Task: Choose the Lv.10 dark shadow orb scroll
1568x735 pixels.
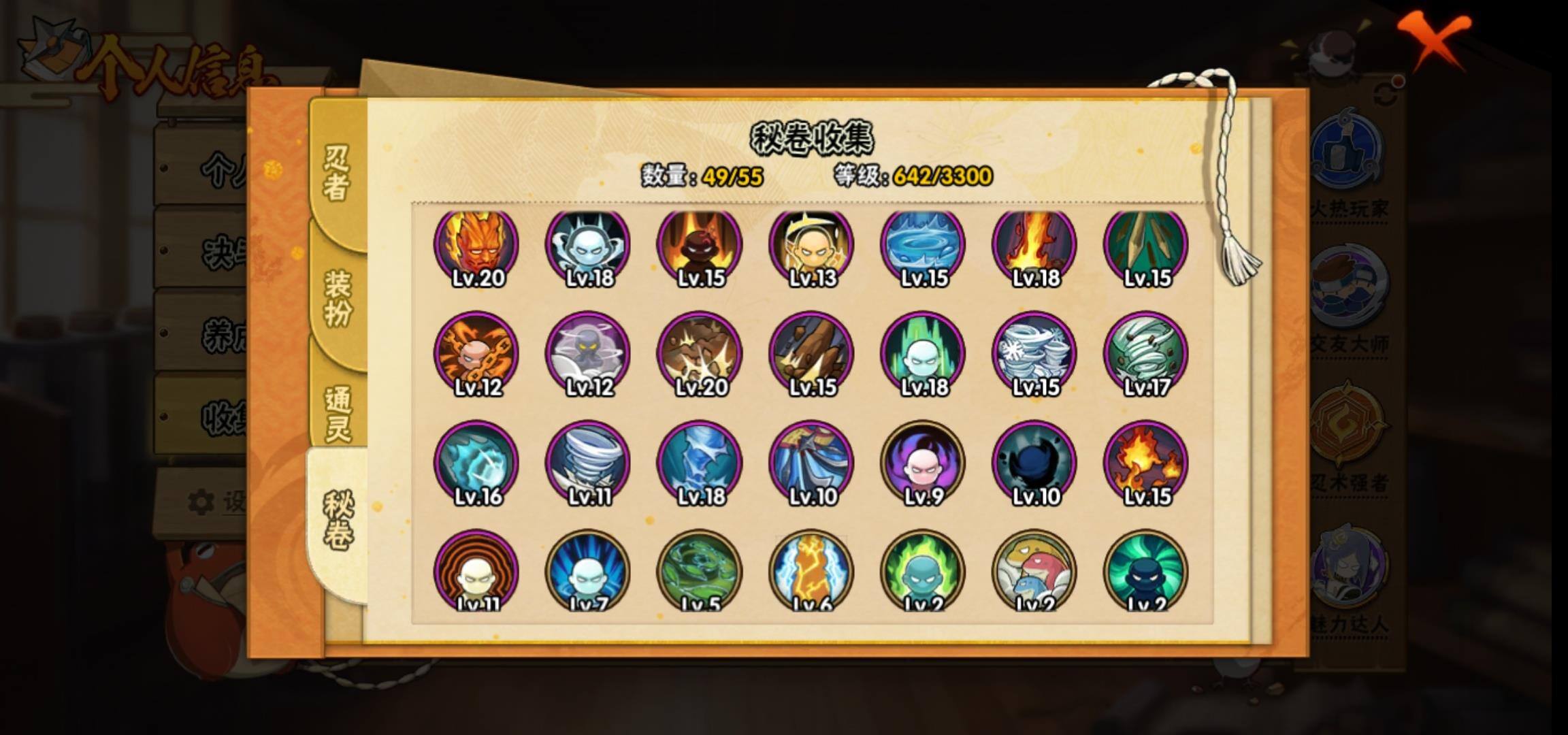Action: point(1034,463)
